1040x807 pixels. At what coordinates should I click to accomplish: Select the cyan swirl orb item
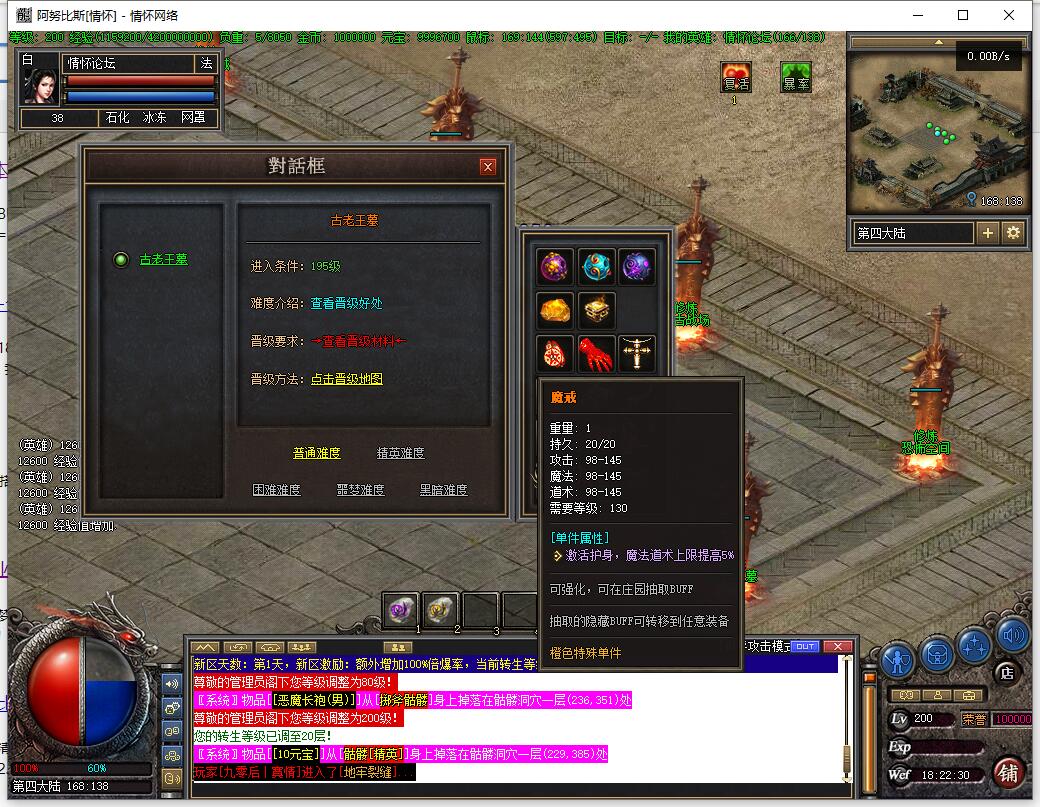tap(596, 267)
